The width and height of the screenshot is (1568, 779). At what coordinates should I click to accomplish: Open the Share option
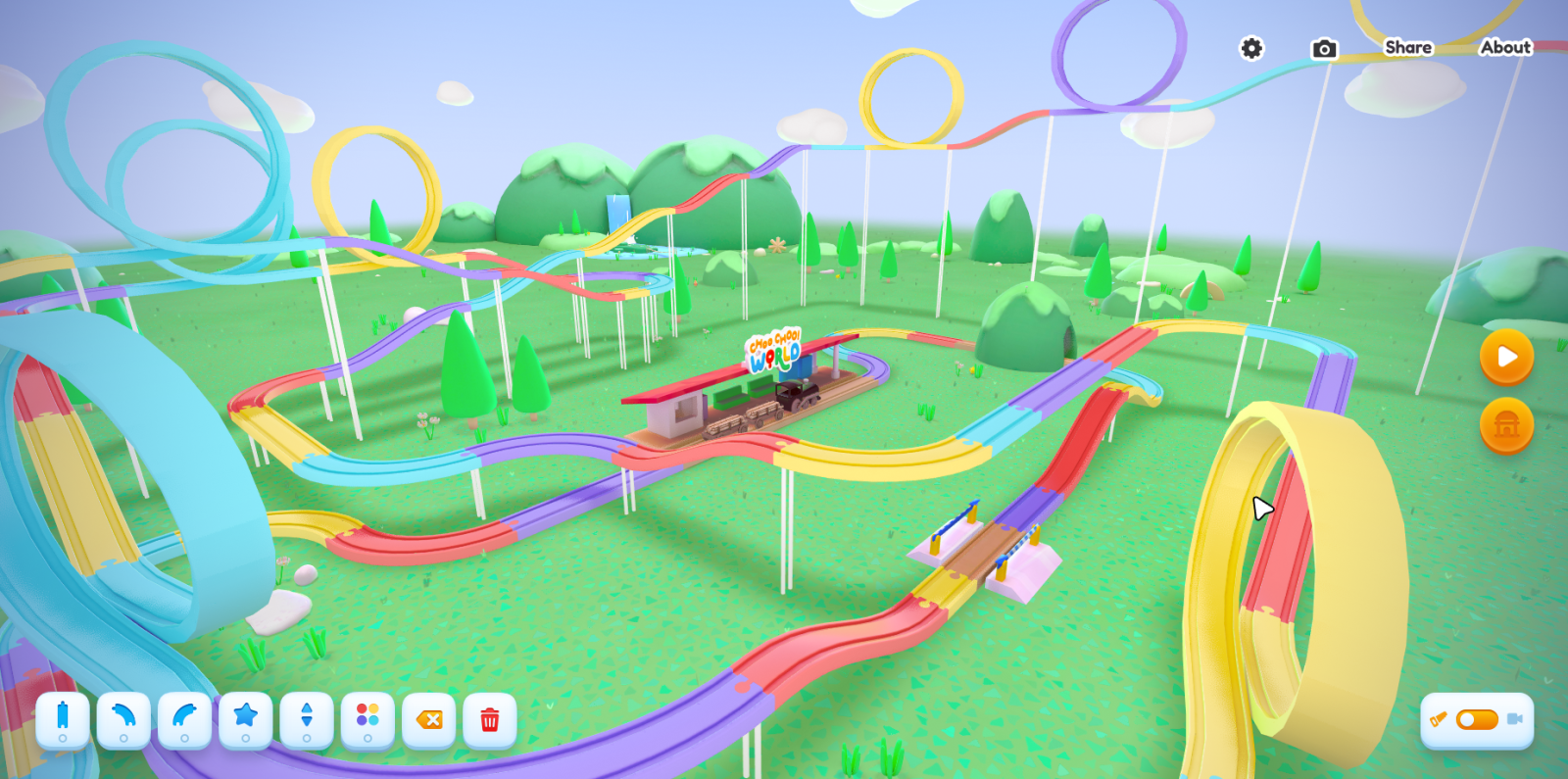1407,47
